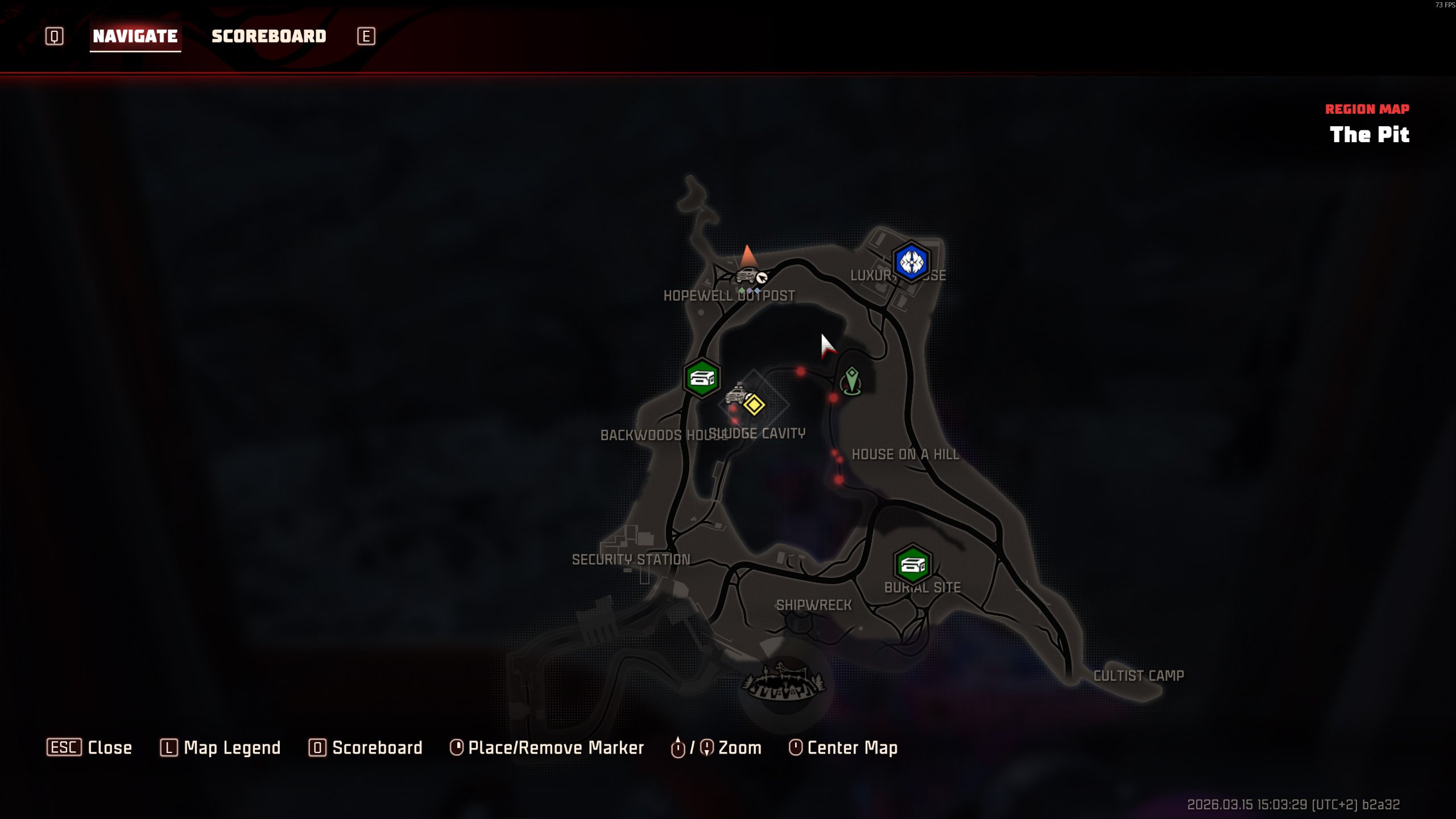Select the green stash icon at Burial Site
The image size is (1456, 819).
(912, 565)
